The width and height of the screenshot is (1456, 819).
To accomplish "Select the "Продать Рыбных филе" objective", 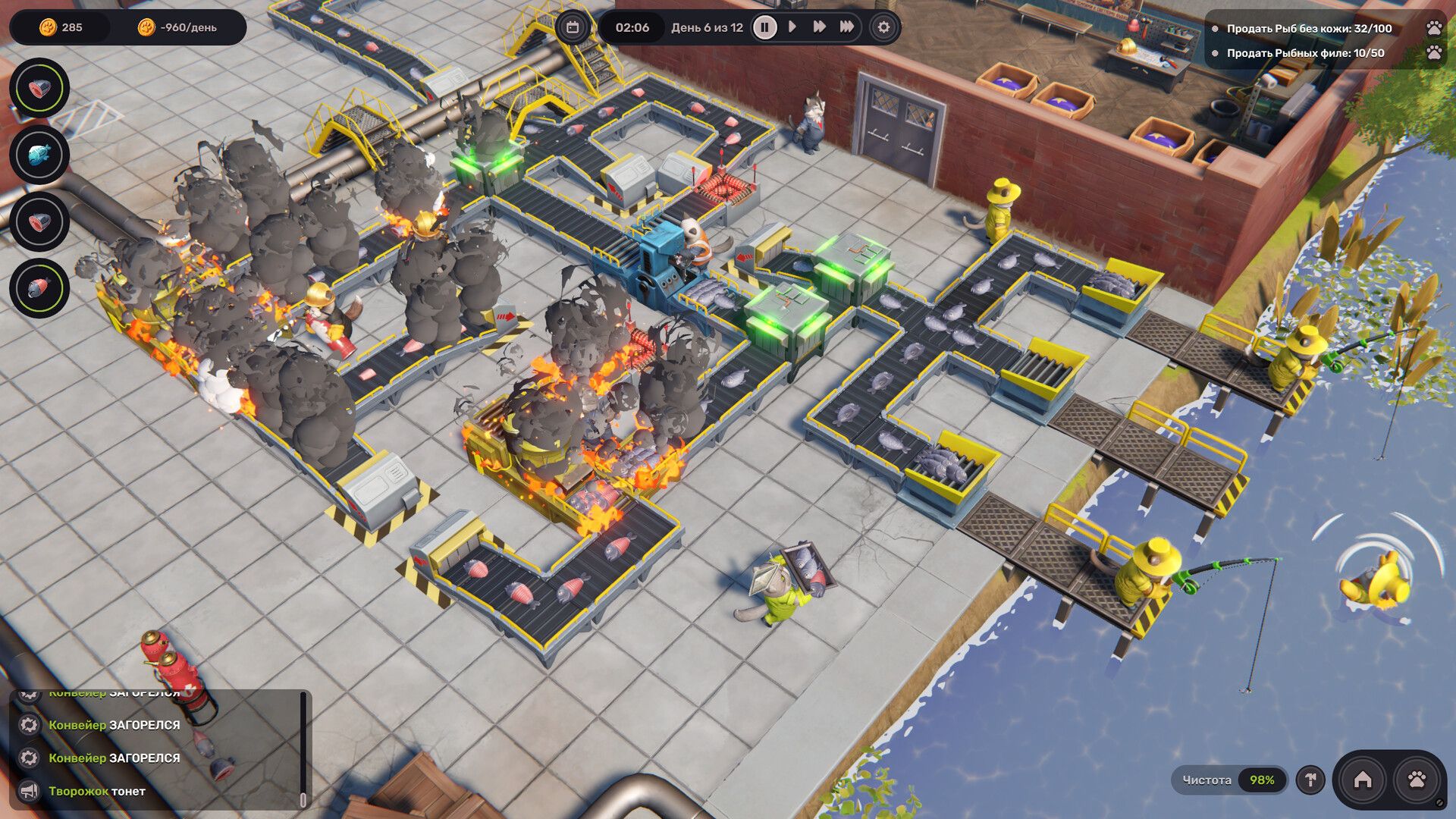I will click(x=1305, y=53).
